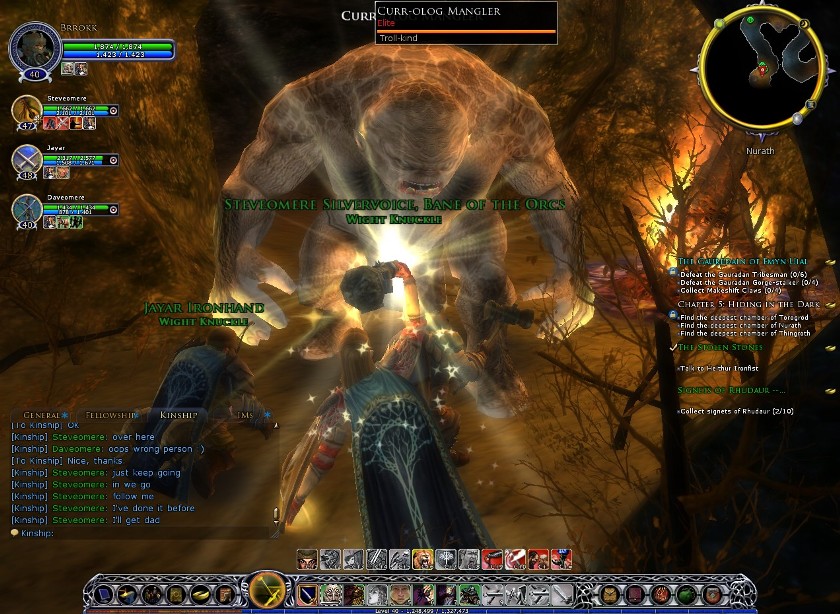Screen dimensions: 840x614
Task: Activate the large golden bow auto-attack button
Action: click(x=267, y=590)
